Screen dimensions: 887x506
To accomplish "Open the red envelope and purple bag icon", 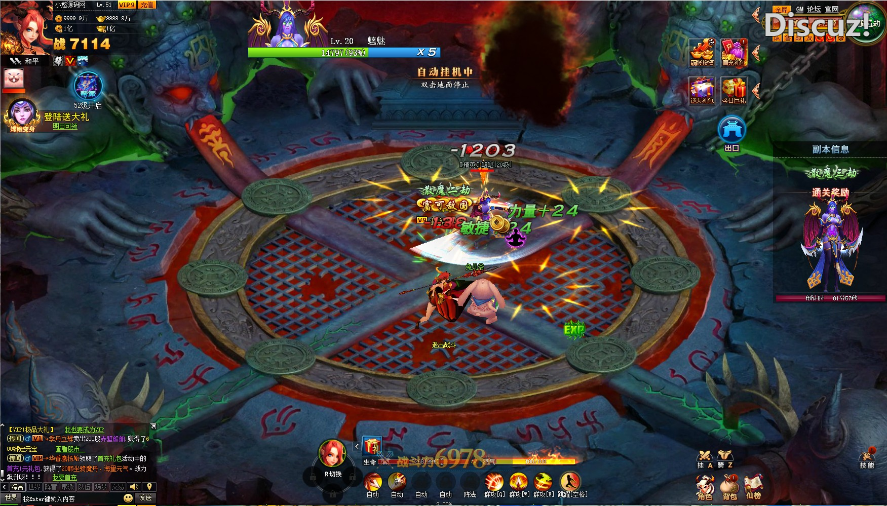I will point(735,52).
